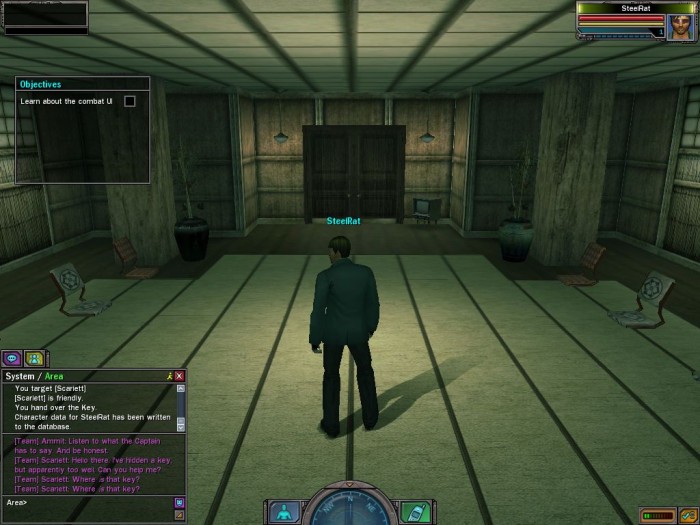Open the cell phone button beside compass
The image size is (700, 525).
pos(414,511)
